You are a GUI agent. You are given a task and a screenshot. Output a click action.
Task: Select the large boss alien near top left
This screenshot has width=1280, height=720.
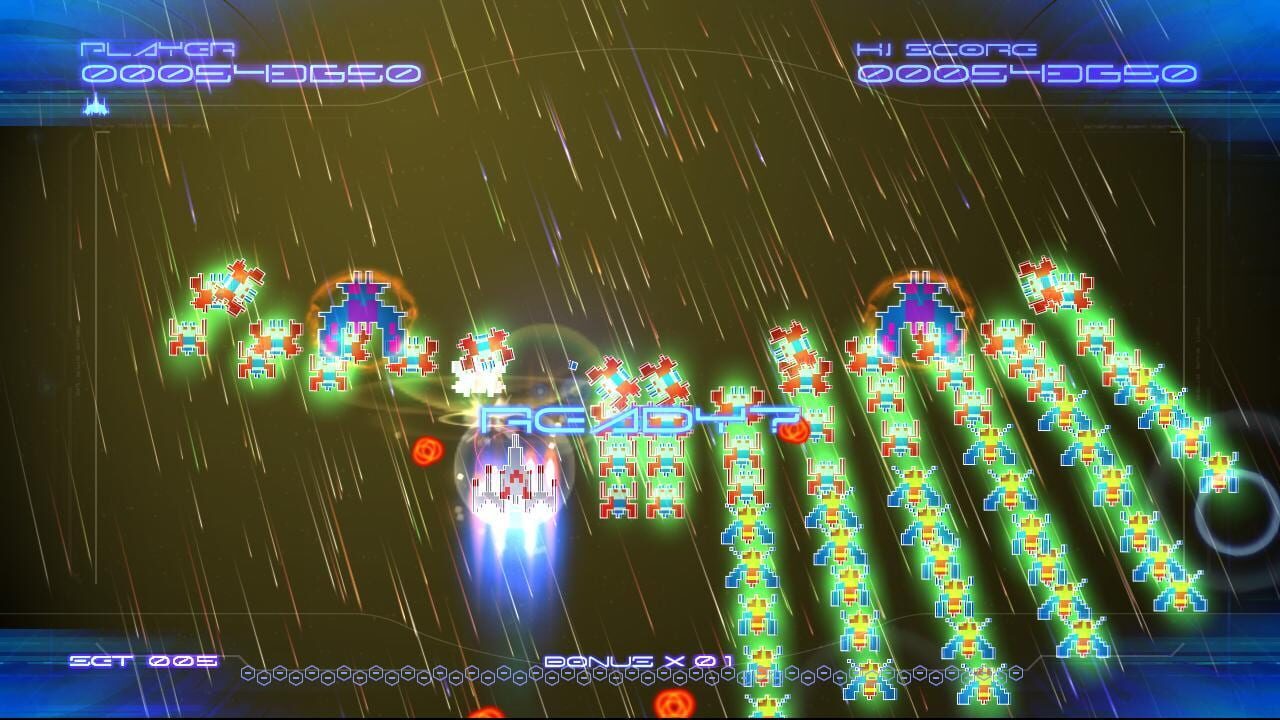pyautogui.click(x=360, y=310)
